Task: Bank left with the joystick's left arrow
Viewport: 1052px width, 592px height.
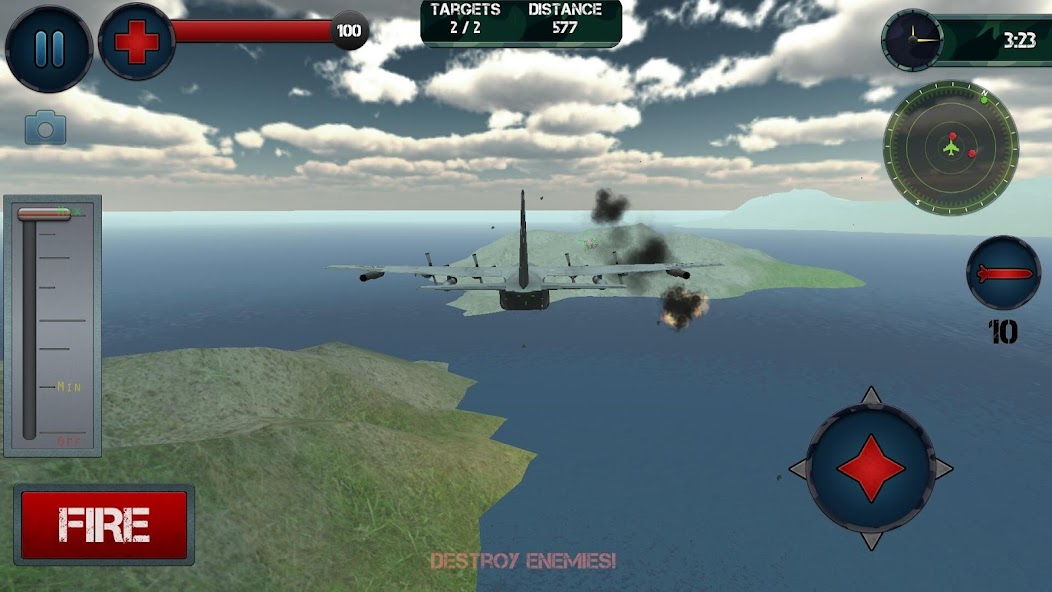Action: [x=799, y=468]
